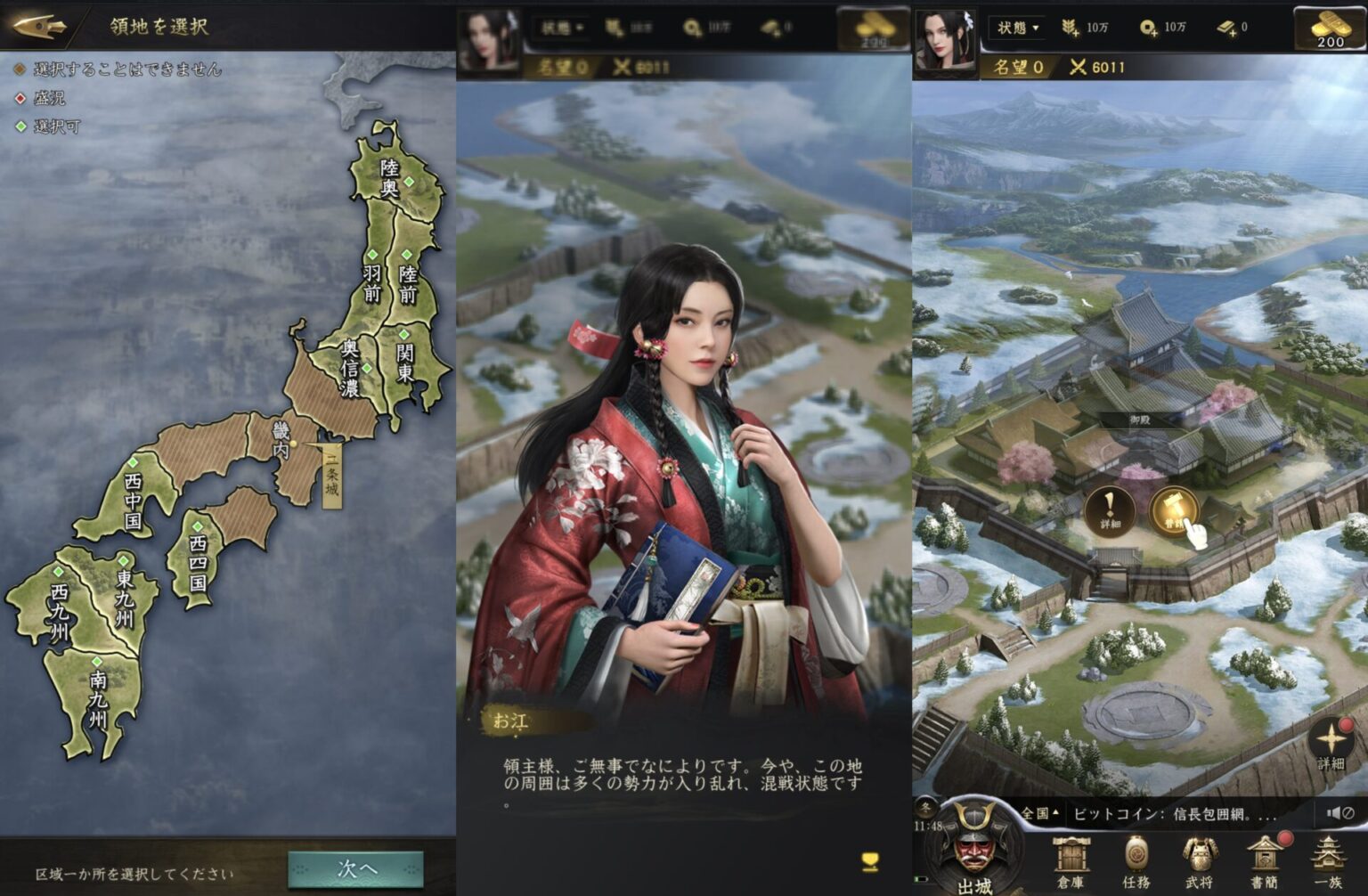Viewport: 1368px width, 896px height.
Task: Switch the 全国 chat channel selector
Action: [1039, 813]
